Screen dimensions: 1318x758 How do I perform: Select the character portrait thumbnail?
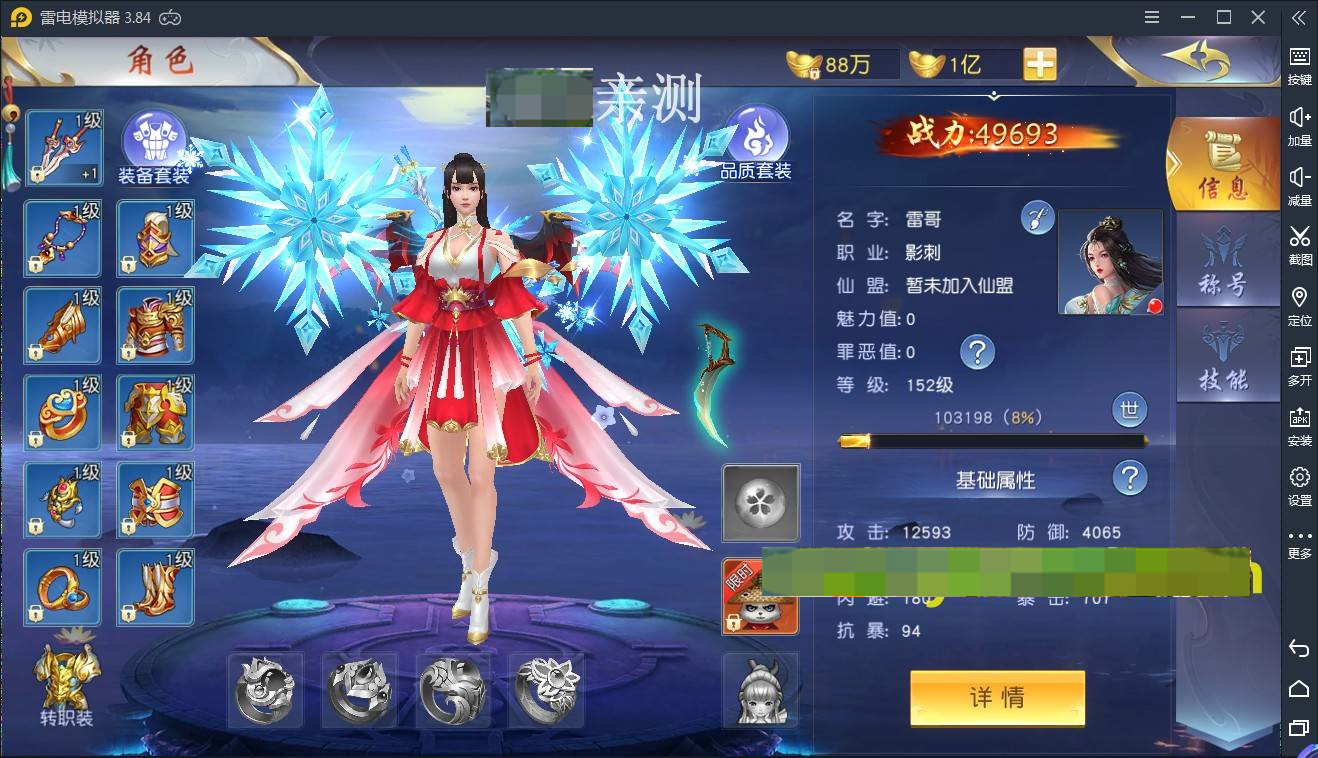[1111, 262]
